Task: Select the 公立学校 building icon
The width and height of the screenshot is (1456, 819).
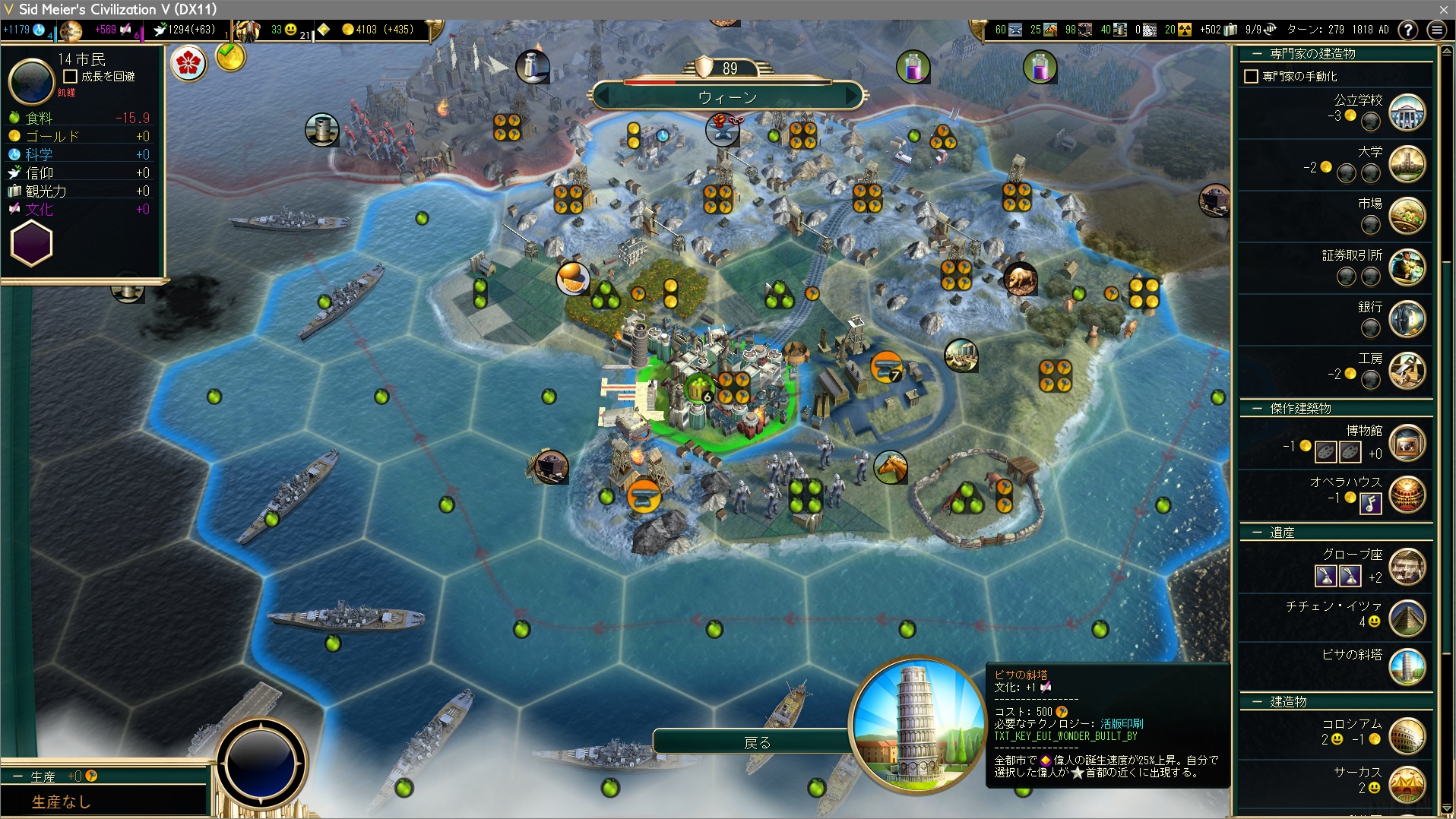Action: point(1407,113)
